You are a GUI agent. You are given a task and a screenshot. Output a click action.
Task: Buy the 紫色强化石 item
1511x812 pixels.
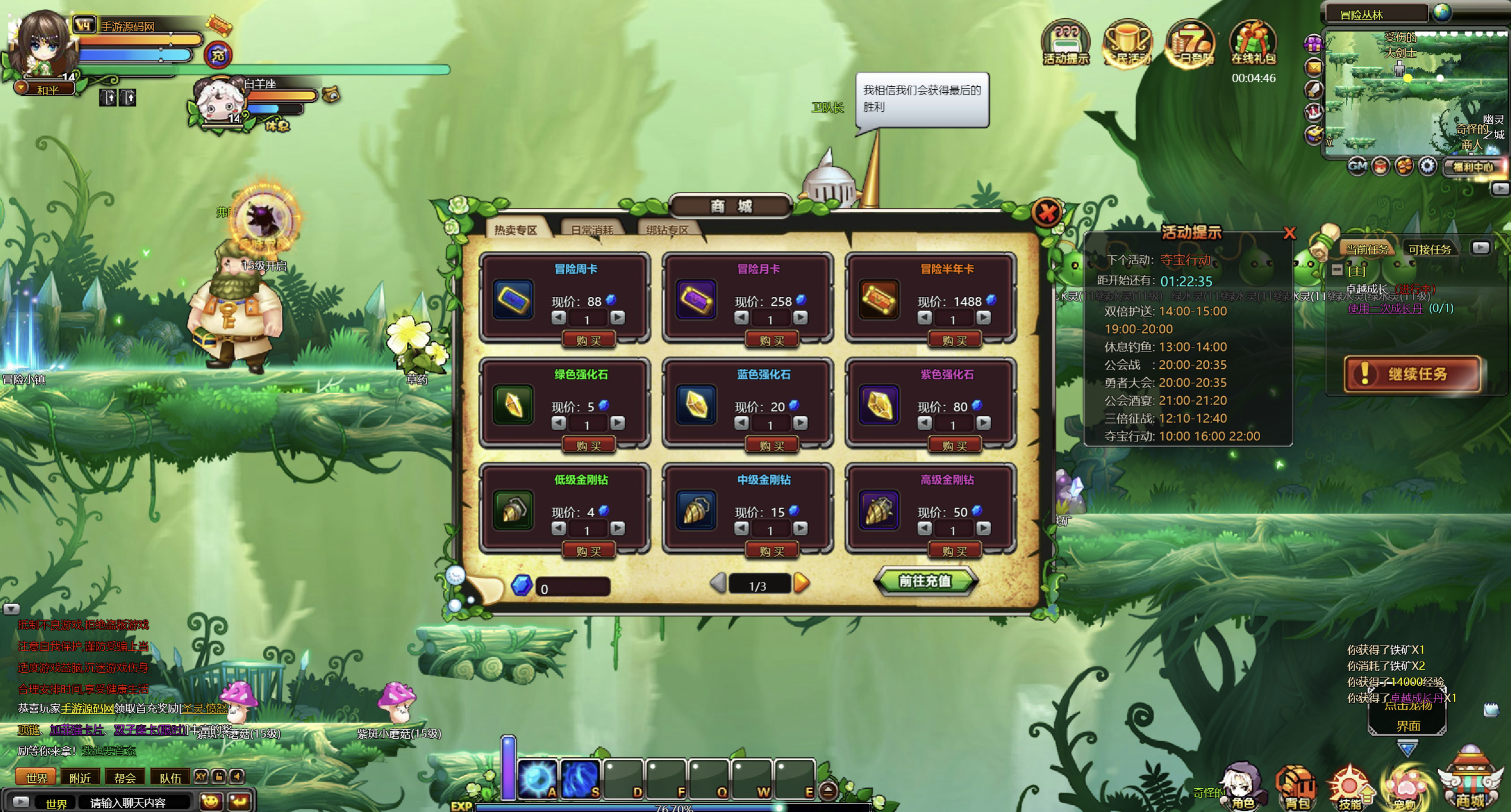[x=954, y=446]
